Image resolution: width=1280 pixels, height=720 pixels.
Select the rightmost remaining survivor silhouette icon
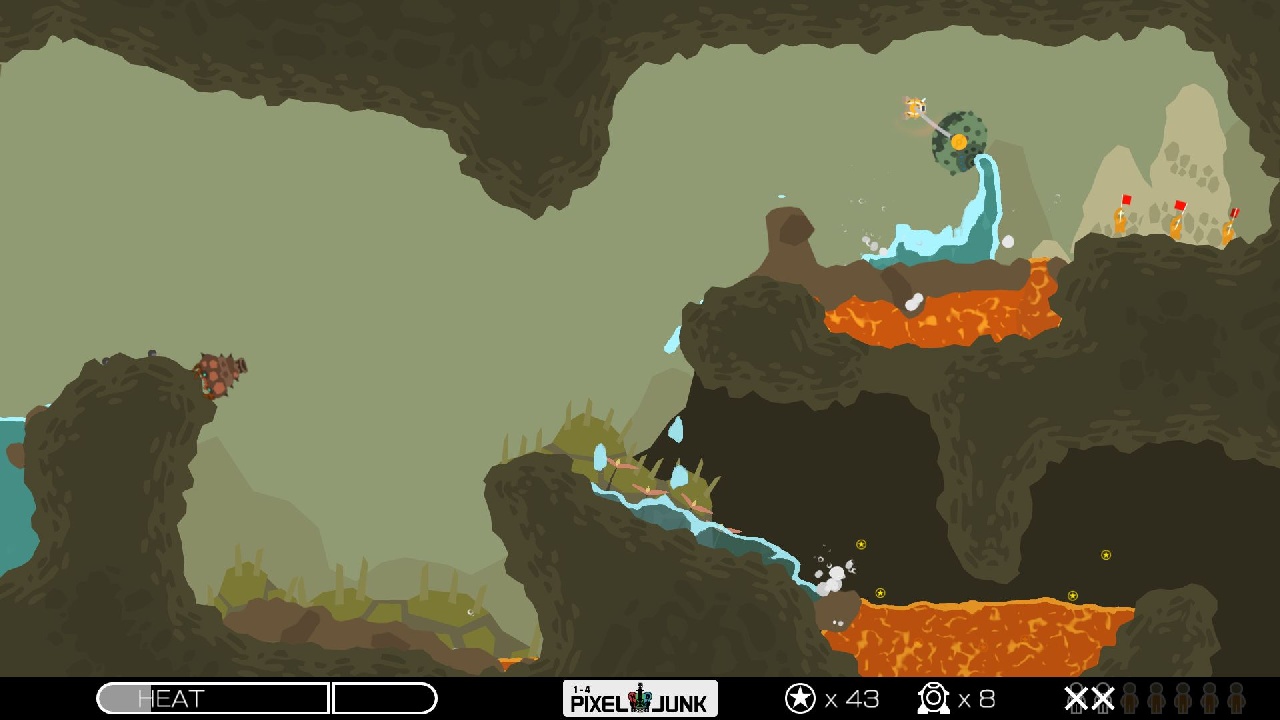1235,697
